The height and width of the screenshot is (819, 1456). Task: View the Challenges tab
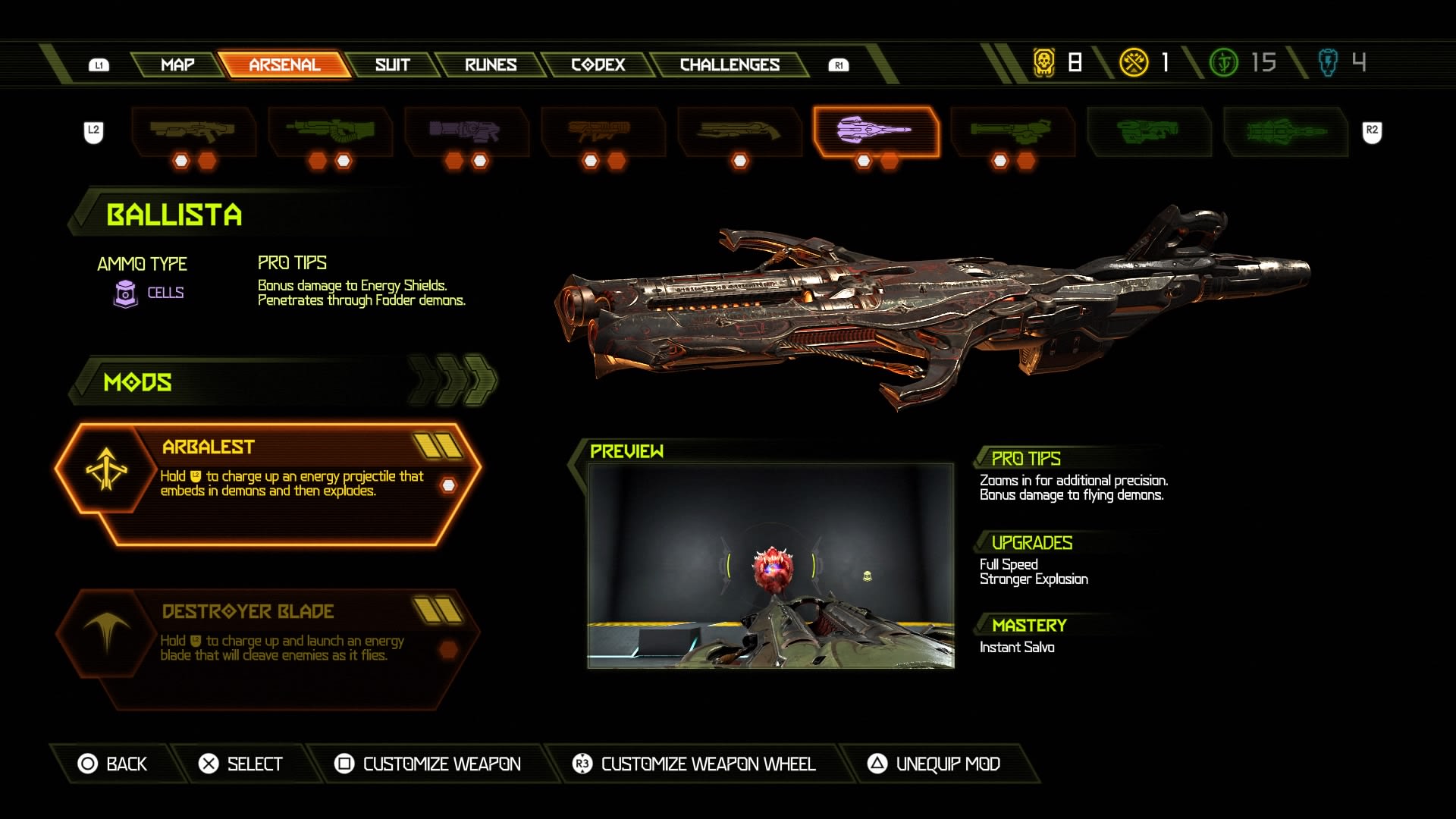point(730,65)
